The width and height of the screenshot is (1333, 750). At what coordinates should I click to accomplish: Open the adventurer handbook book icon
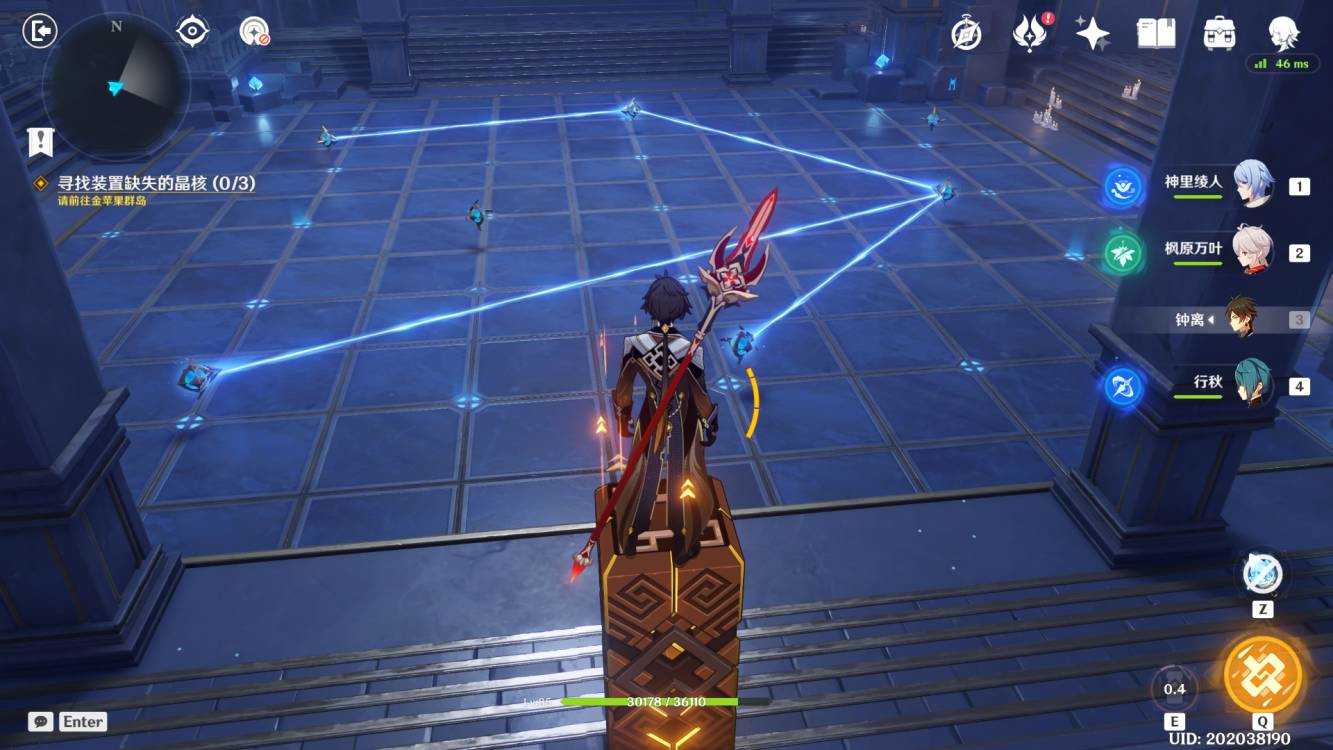(1156, 33)
